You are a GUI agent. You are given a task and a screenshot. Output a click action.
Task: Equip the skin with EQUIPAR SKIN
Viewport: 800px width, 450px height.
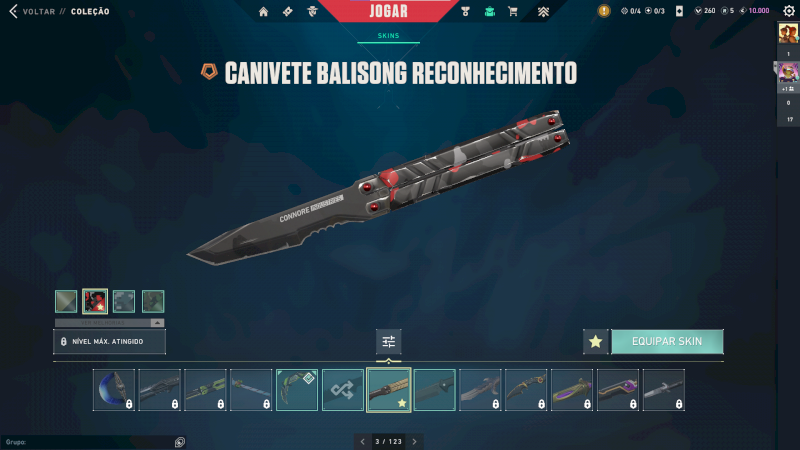click(667, 341)
